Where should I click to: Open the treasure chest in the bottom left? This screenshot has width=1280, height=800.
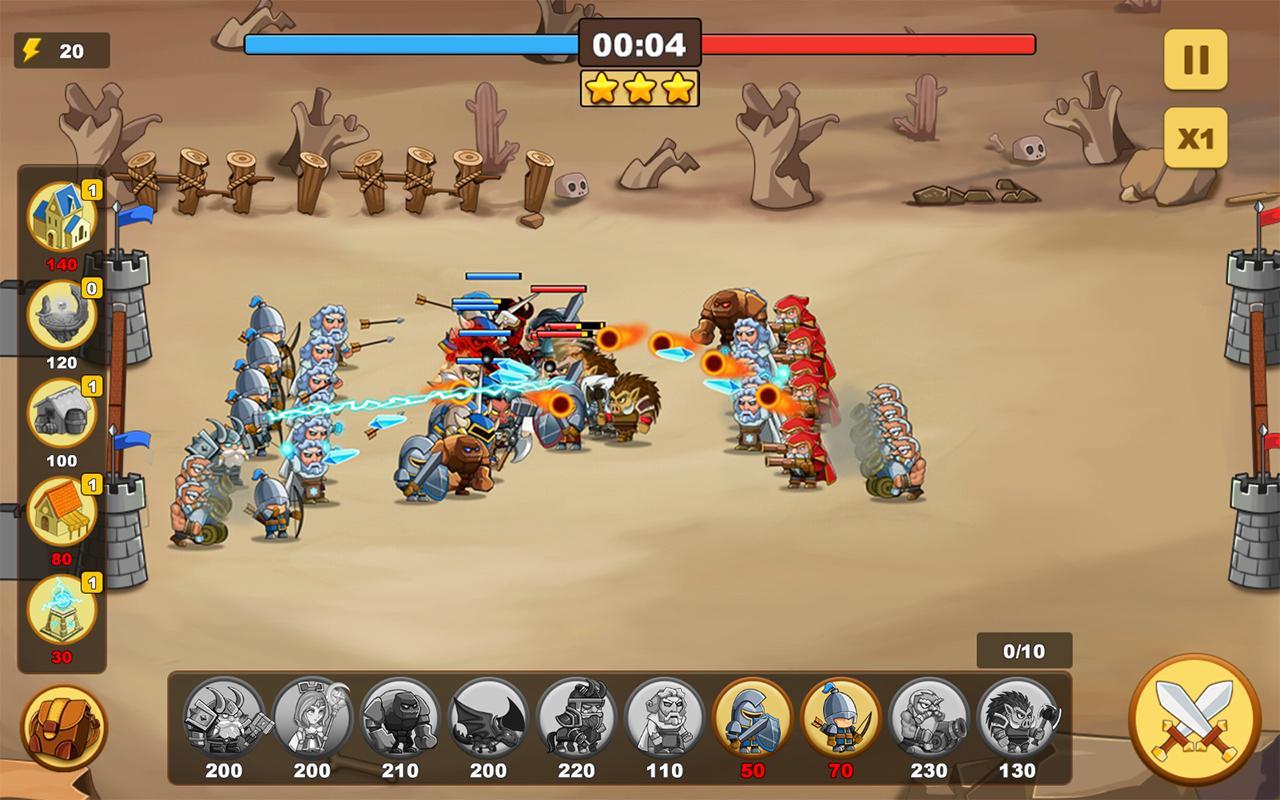tap(62, 732)
